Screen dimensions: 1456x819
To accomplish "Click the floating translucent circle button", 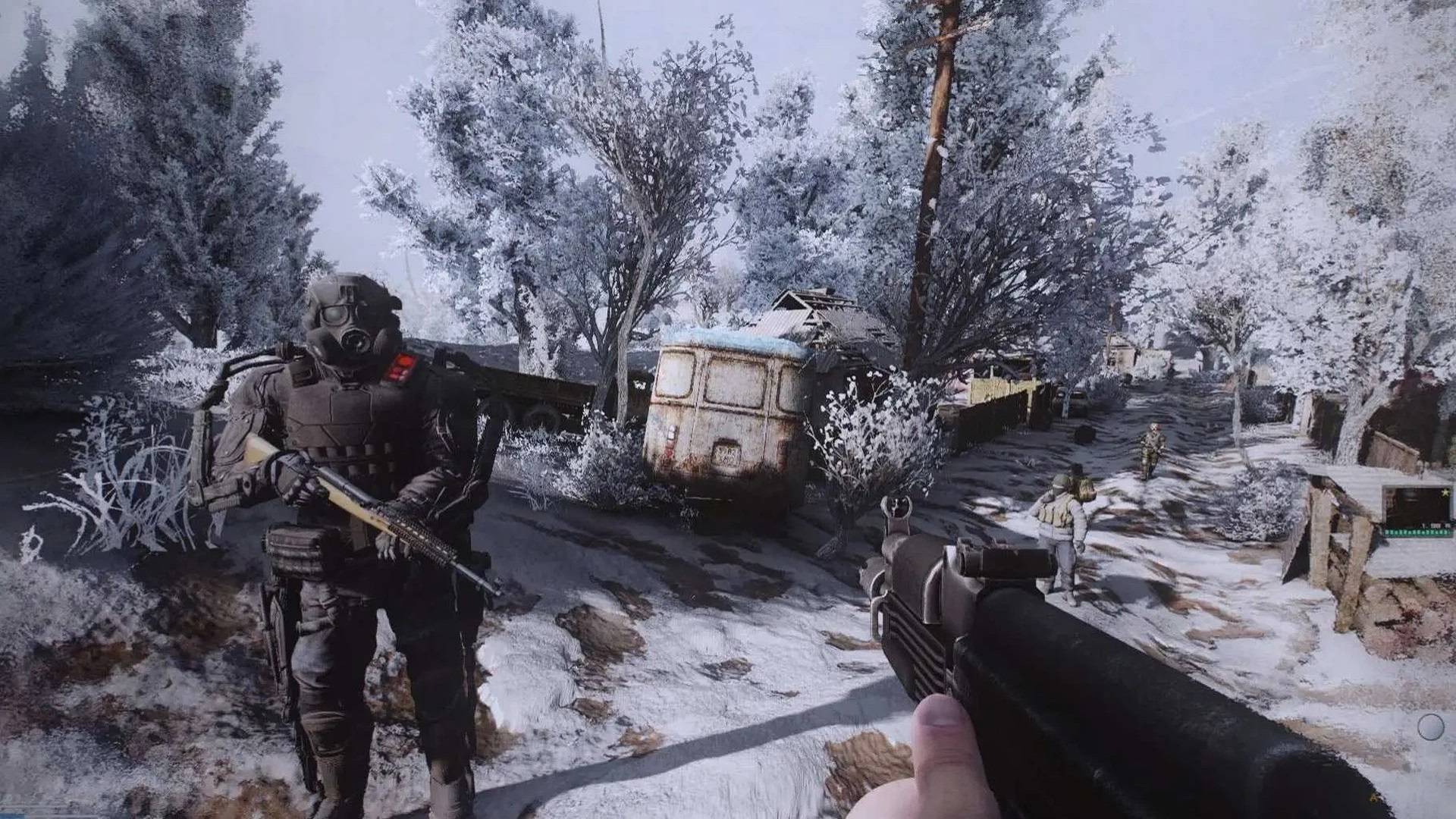I will pyautogui.click(x=1431, y=726).
